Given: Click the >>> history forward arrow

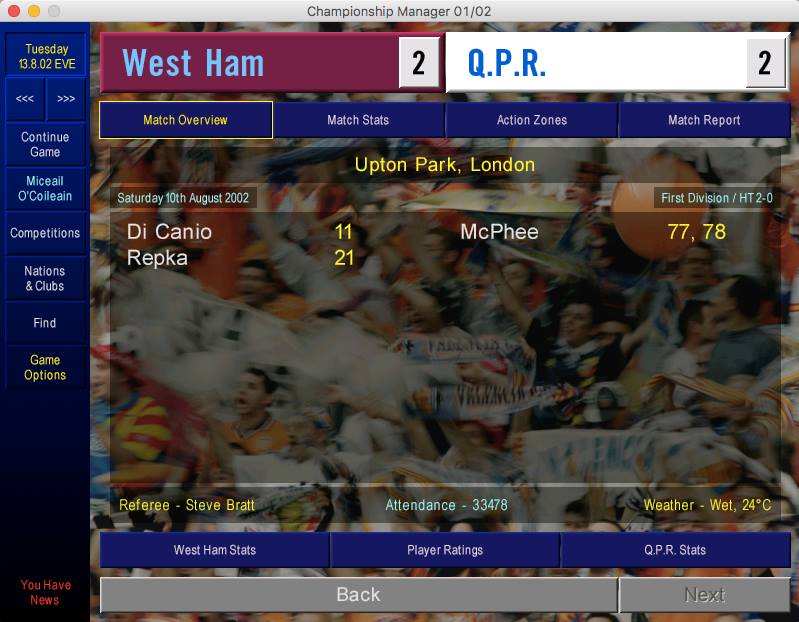Looking at the screenshot, I should [x=66, y=99].
